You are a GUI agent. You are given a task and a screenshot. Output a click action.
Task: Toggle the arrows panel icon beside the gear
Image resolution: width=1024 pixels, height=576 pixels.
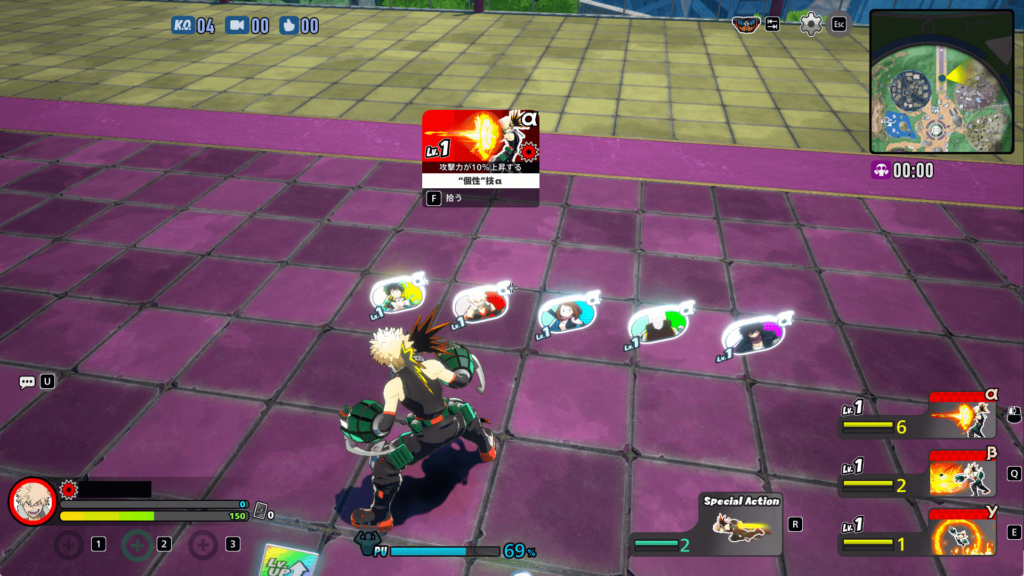click(773, 24)
